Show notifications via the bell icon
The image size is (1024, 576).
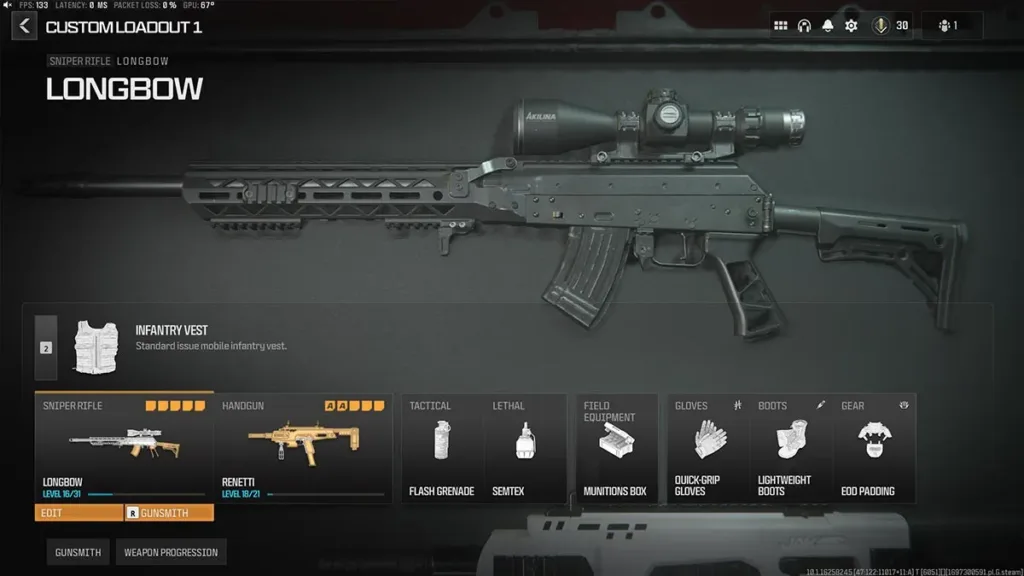[x=828, y=26]
